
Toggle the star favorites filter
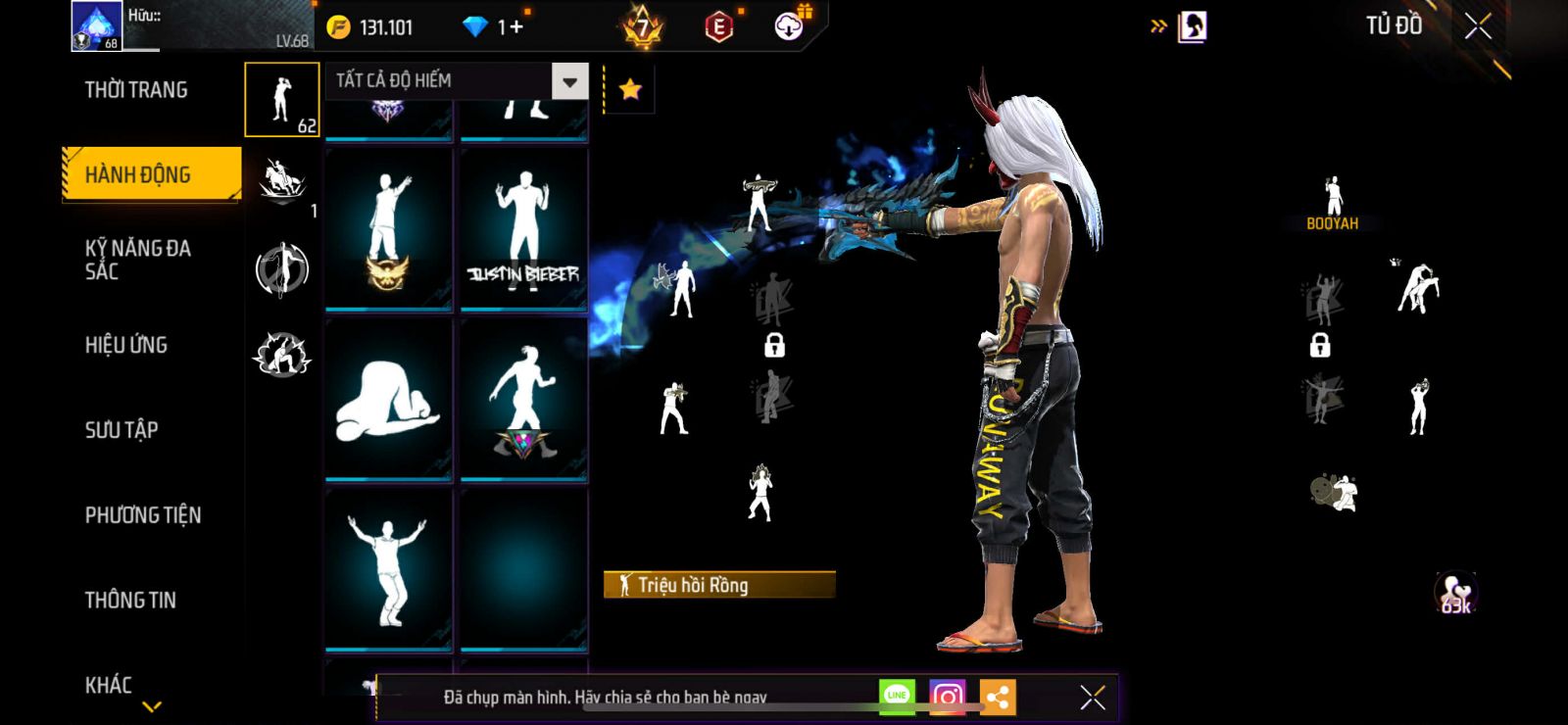click(630, 90)
